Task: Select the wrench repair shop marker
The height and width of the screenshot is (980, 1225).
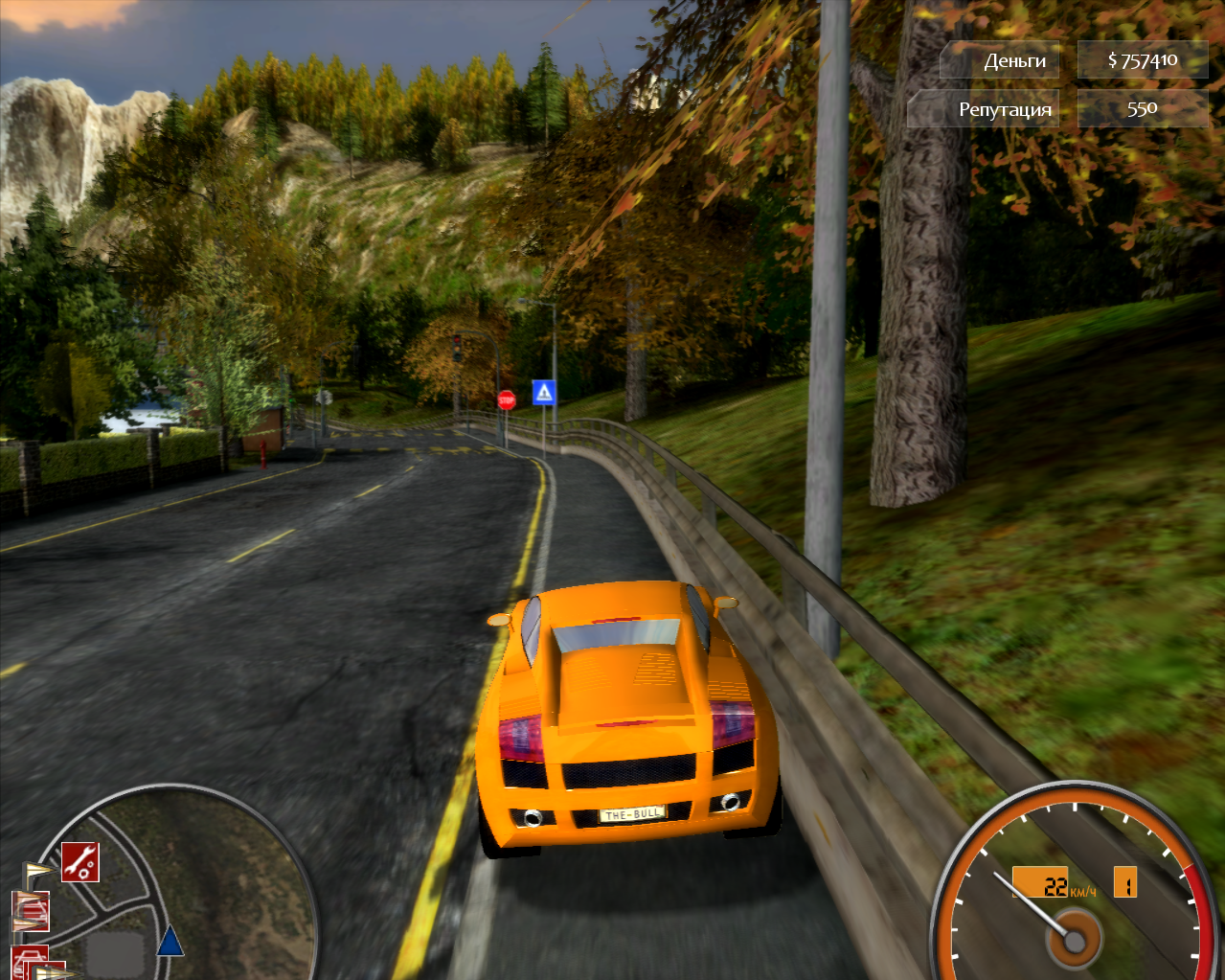Action: pyautogui.click(x=80, y=861)
